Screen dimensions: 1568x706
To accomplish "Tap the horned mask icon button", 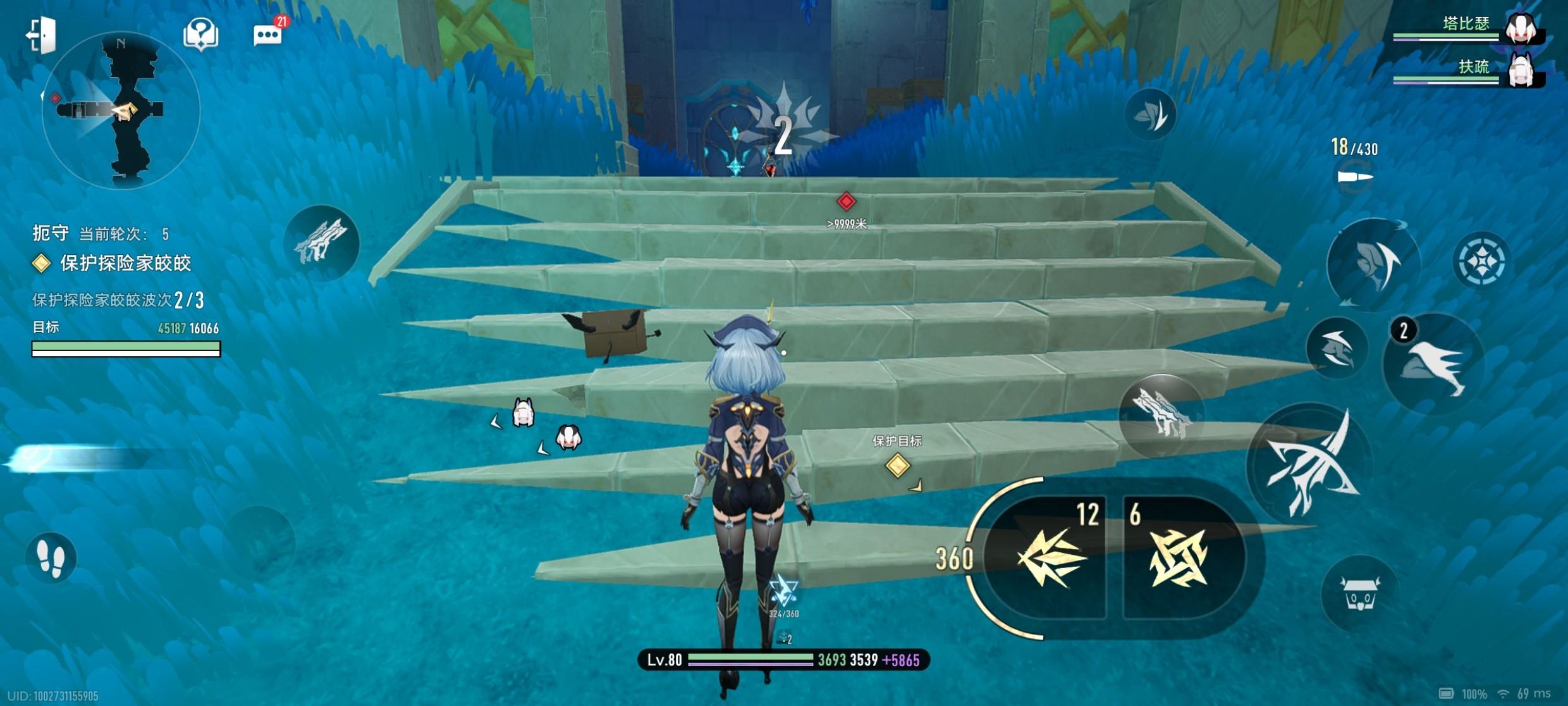I will tap(1359, 593).
